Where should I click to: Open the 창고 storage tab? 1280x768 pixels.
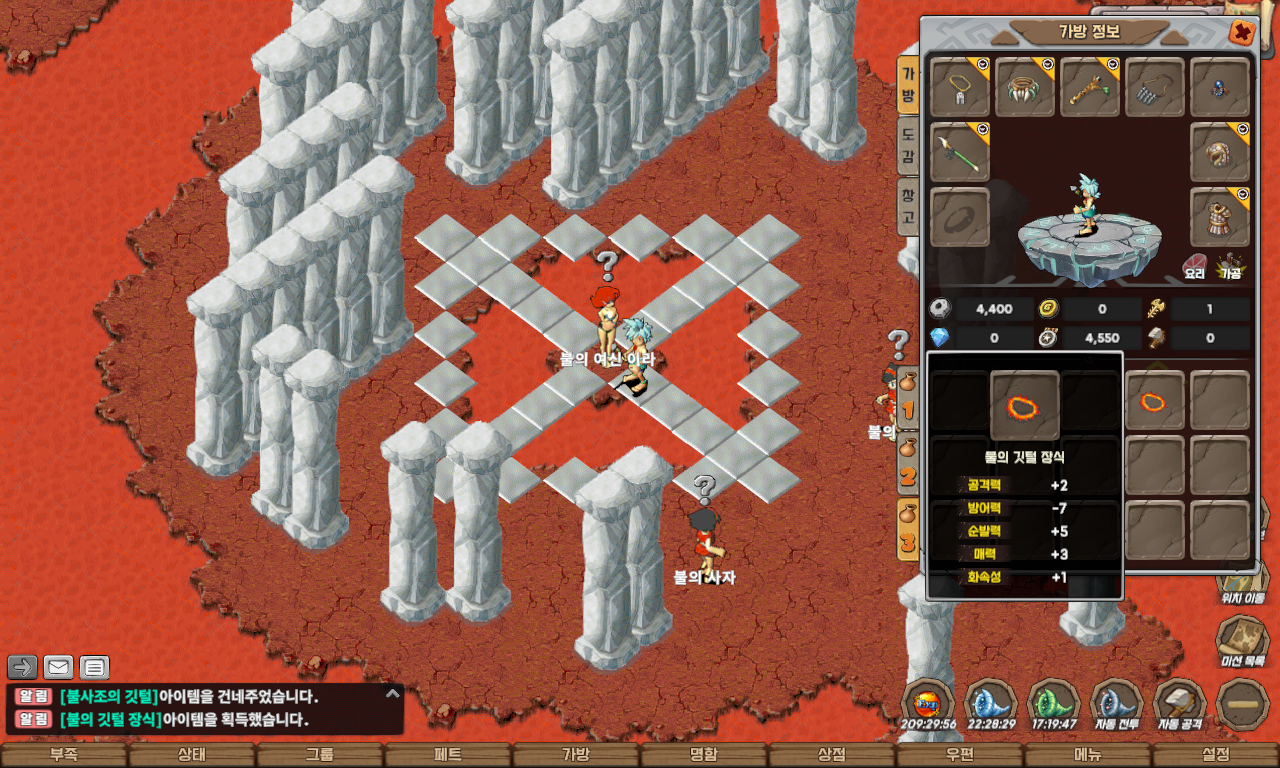point(908,204)
